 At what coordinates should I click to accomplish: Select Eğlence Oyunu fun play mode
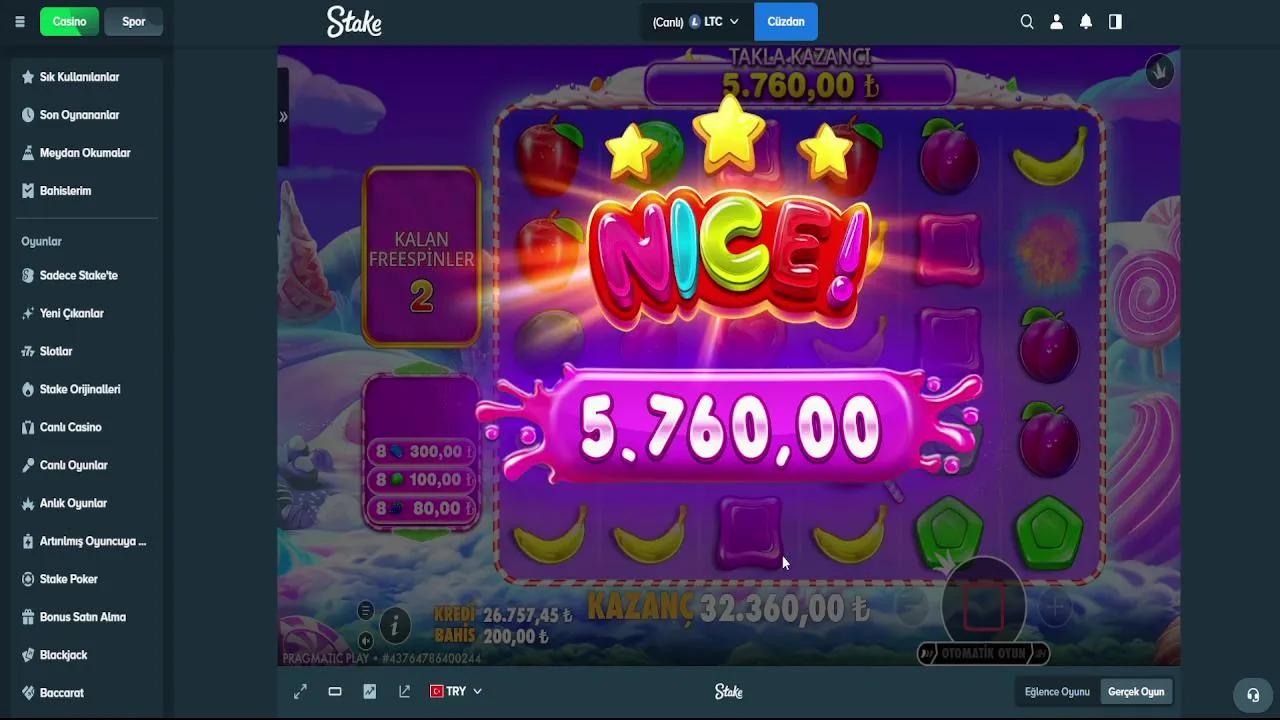click(1057, 691)
